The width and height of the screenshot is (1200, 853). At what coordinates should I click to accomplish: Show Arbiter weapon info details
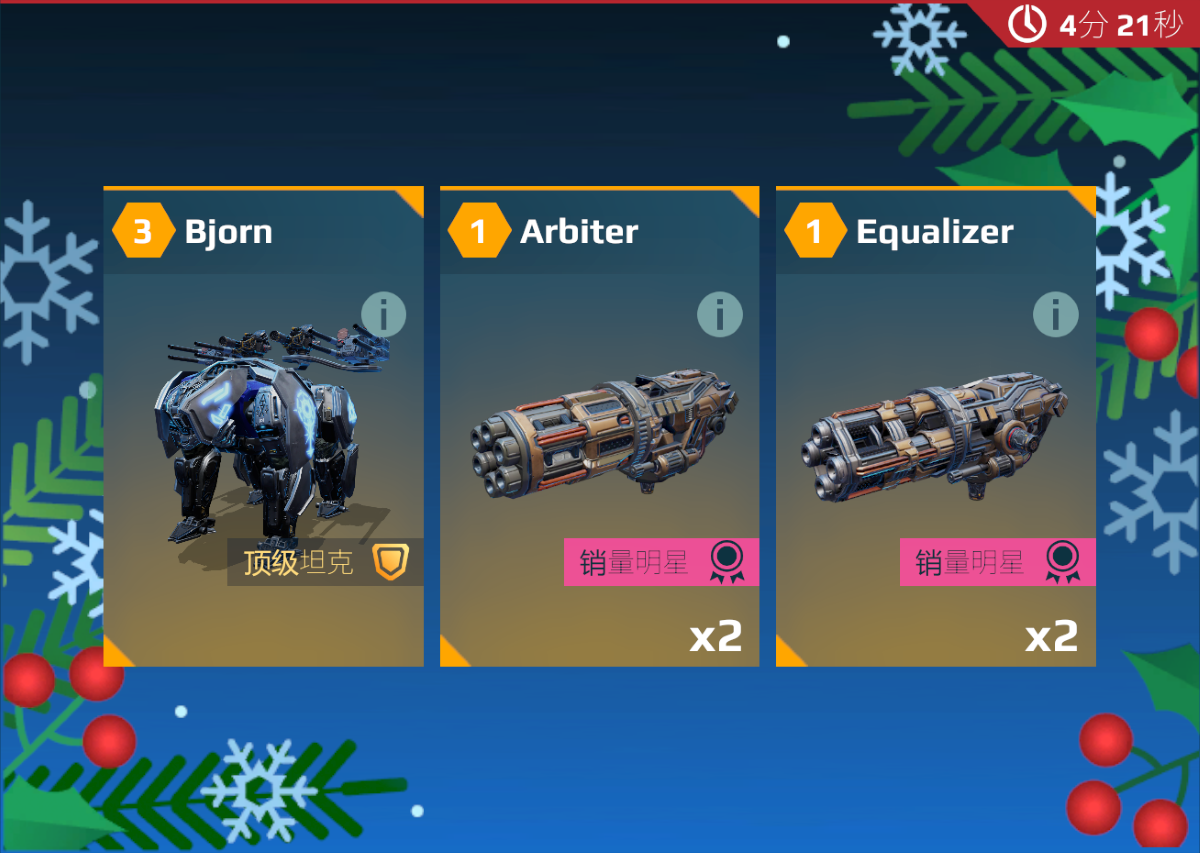click(x=719, y=315)
